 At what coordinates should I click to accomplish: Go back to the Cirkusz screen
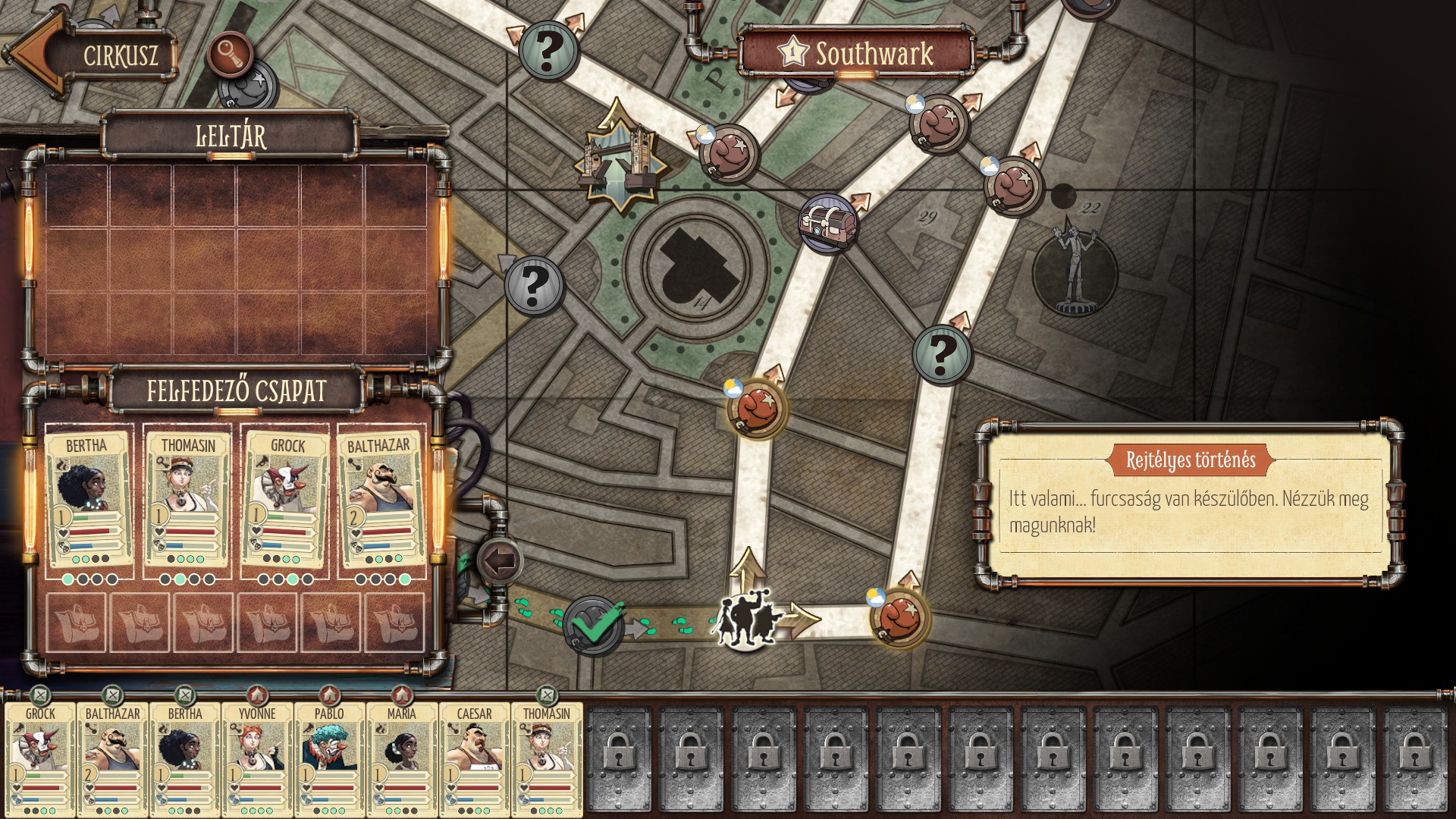91,55
